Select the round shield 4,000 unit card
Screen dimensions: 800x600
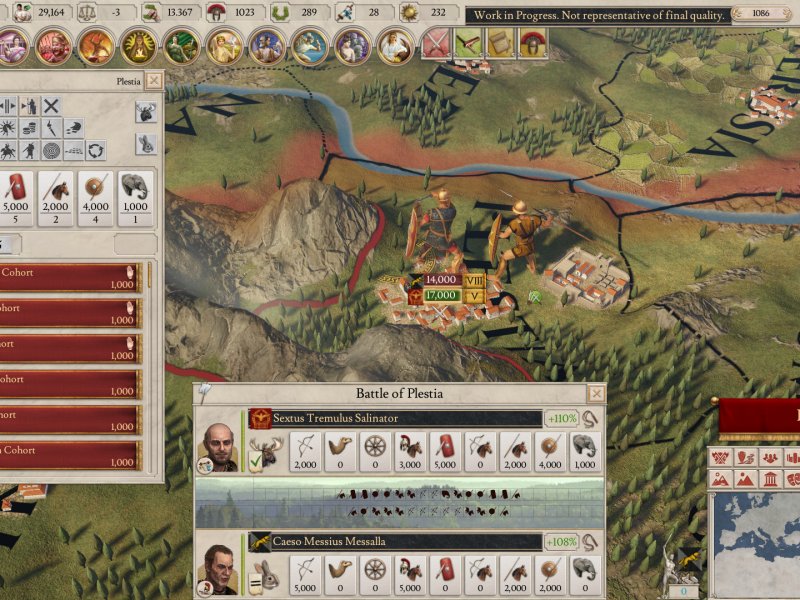[x=96, y=198]
